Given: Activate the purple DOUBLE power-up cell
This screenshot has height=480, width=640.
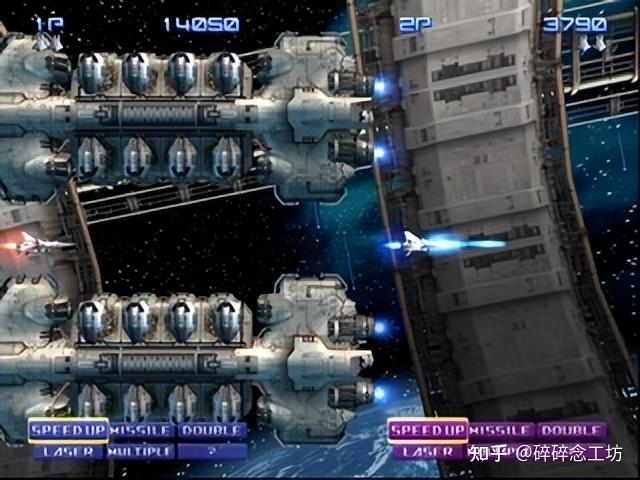Looking at the screenshot, I should 572,431.
